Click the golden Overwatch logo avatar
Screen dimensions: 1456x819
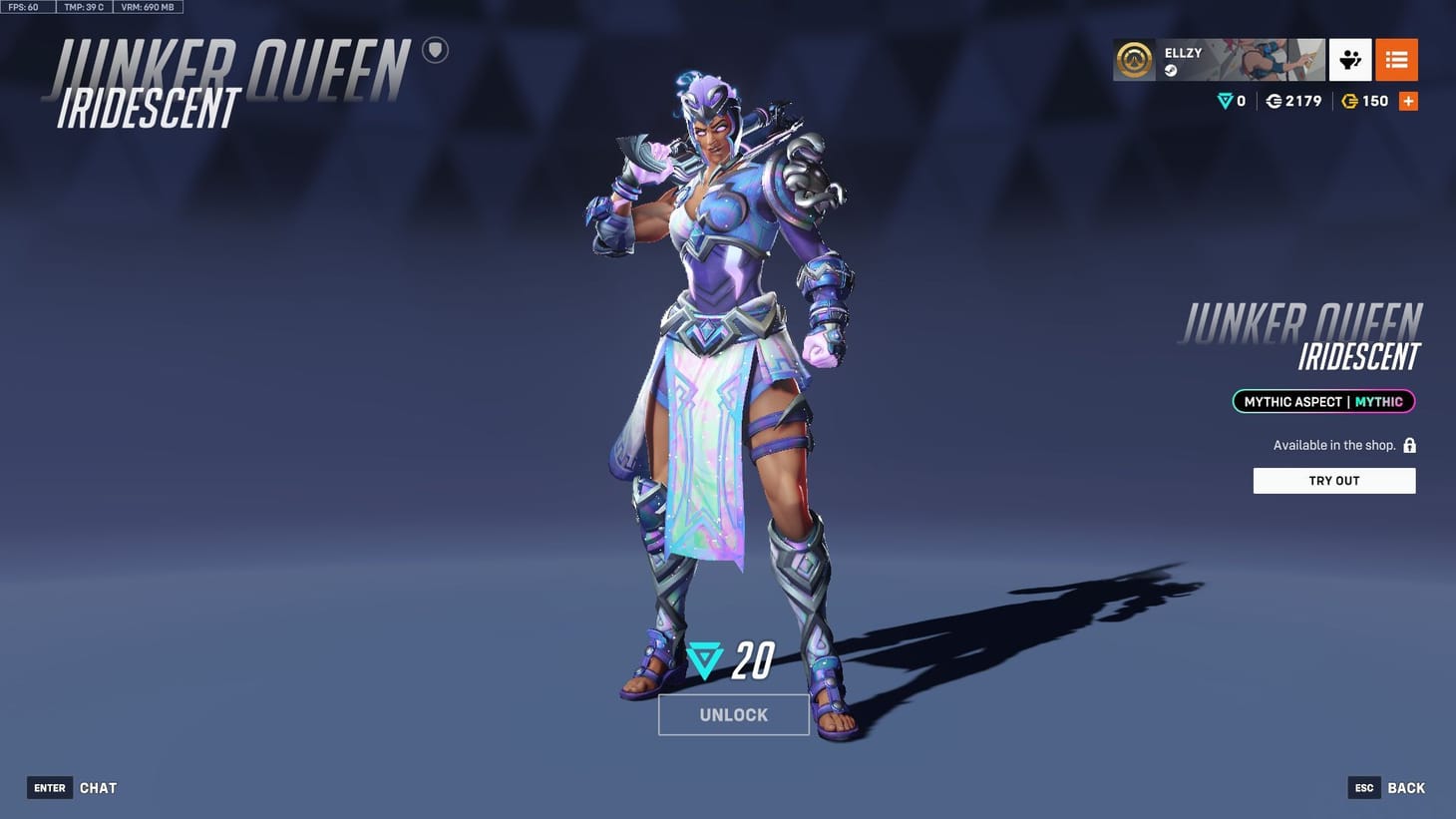pyautogui.click(x=1134, y=60)
